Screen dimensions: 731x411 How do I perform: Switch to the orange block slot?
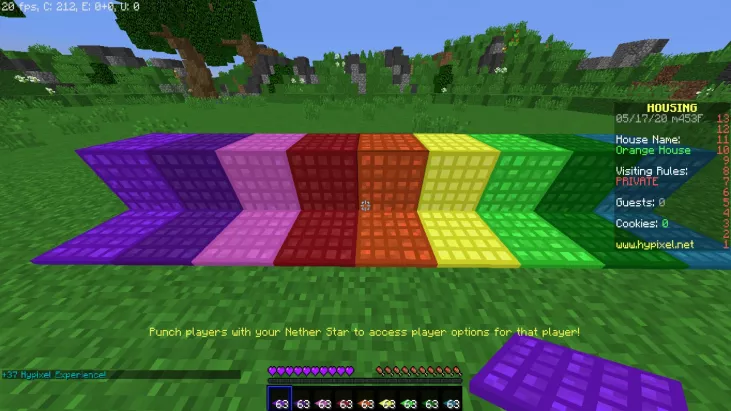click(366, 400)
